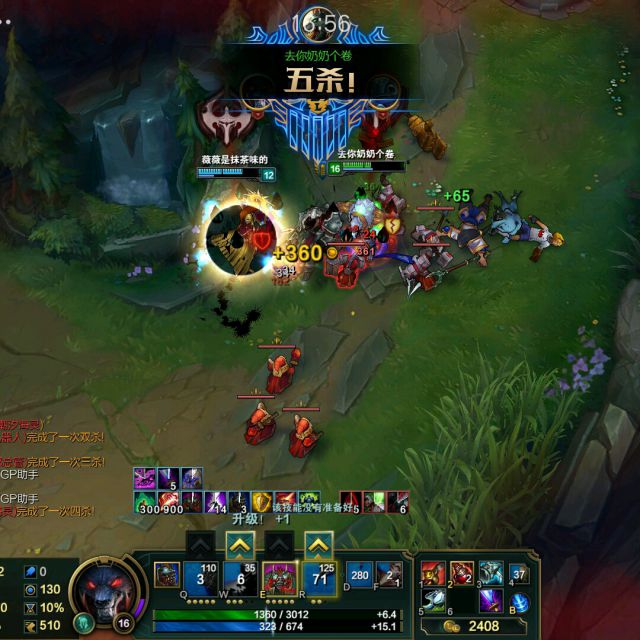Click the Warwick champion portrait
Screen dimensions: 640x640
click(x=104, y=588)
